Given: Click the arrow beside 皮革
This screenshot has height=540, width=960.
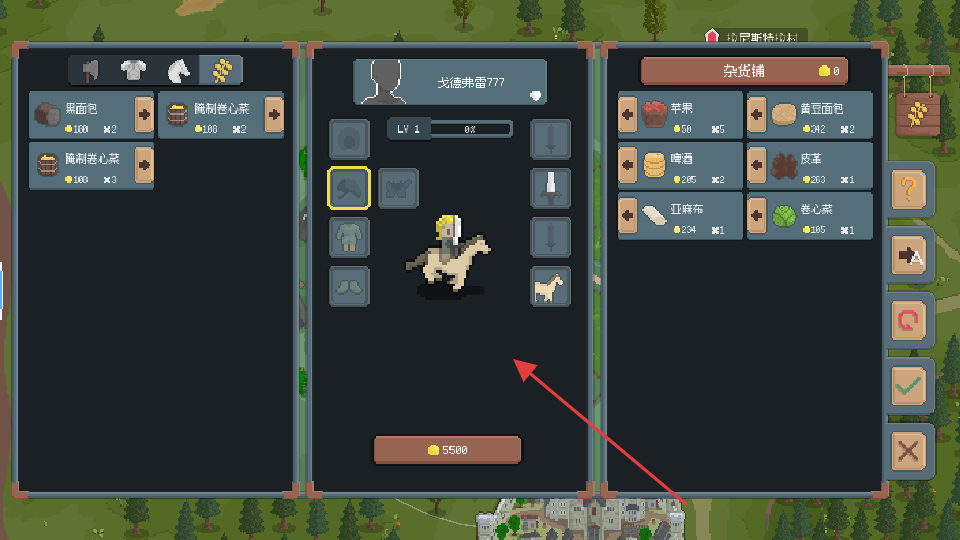Looking at the screenshot, I should [x=757, y=165].
